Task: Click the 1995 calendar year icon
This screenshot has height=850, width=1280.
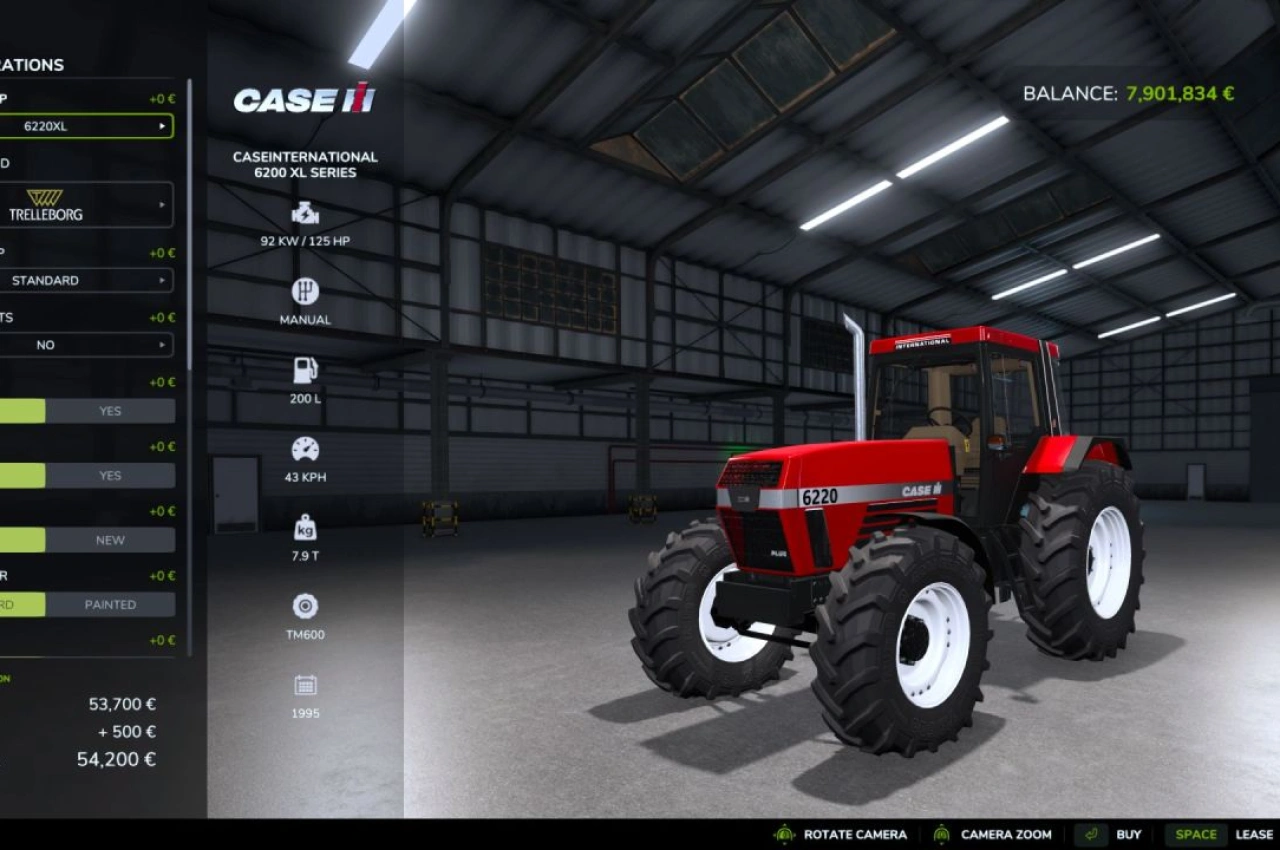Action: tap(304, 684)
